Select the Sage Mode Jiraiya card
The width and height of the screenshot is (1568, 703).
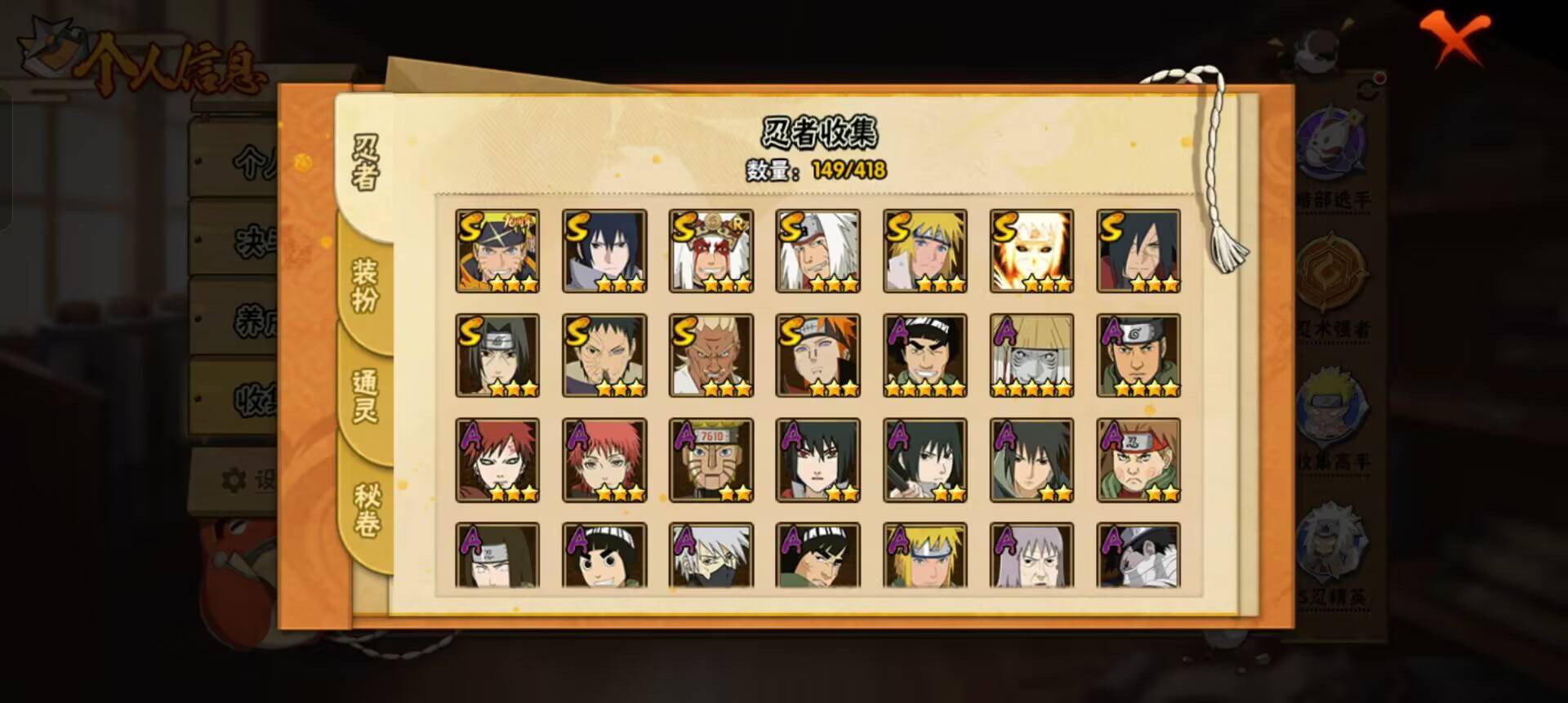click(711, 251)
